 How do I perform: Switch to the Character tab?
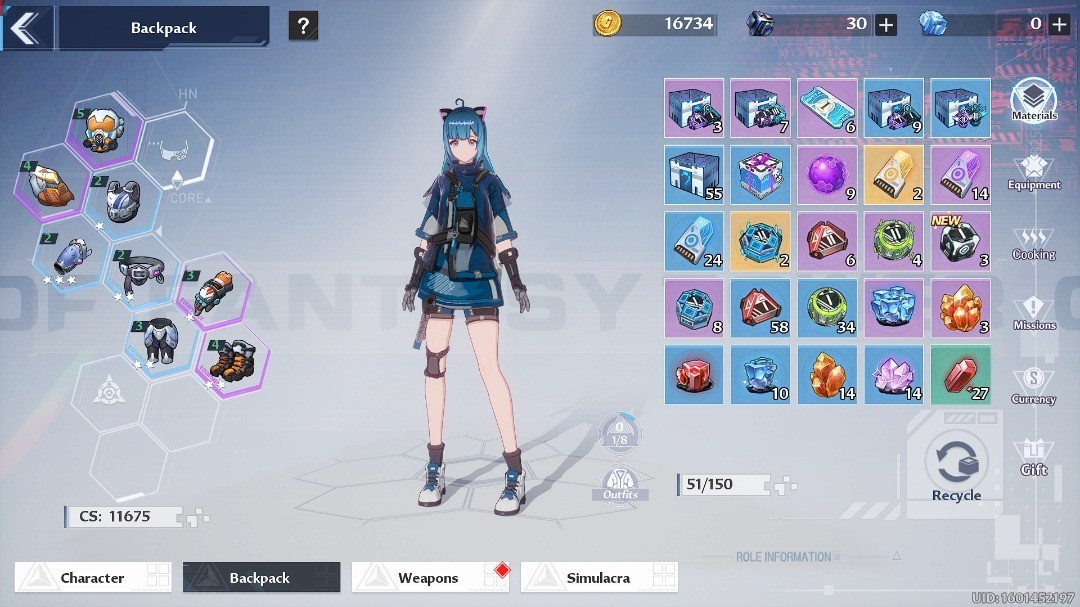pyautogui.click(x=92, y=577)
